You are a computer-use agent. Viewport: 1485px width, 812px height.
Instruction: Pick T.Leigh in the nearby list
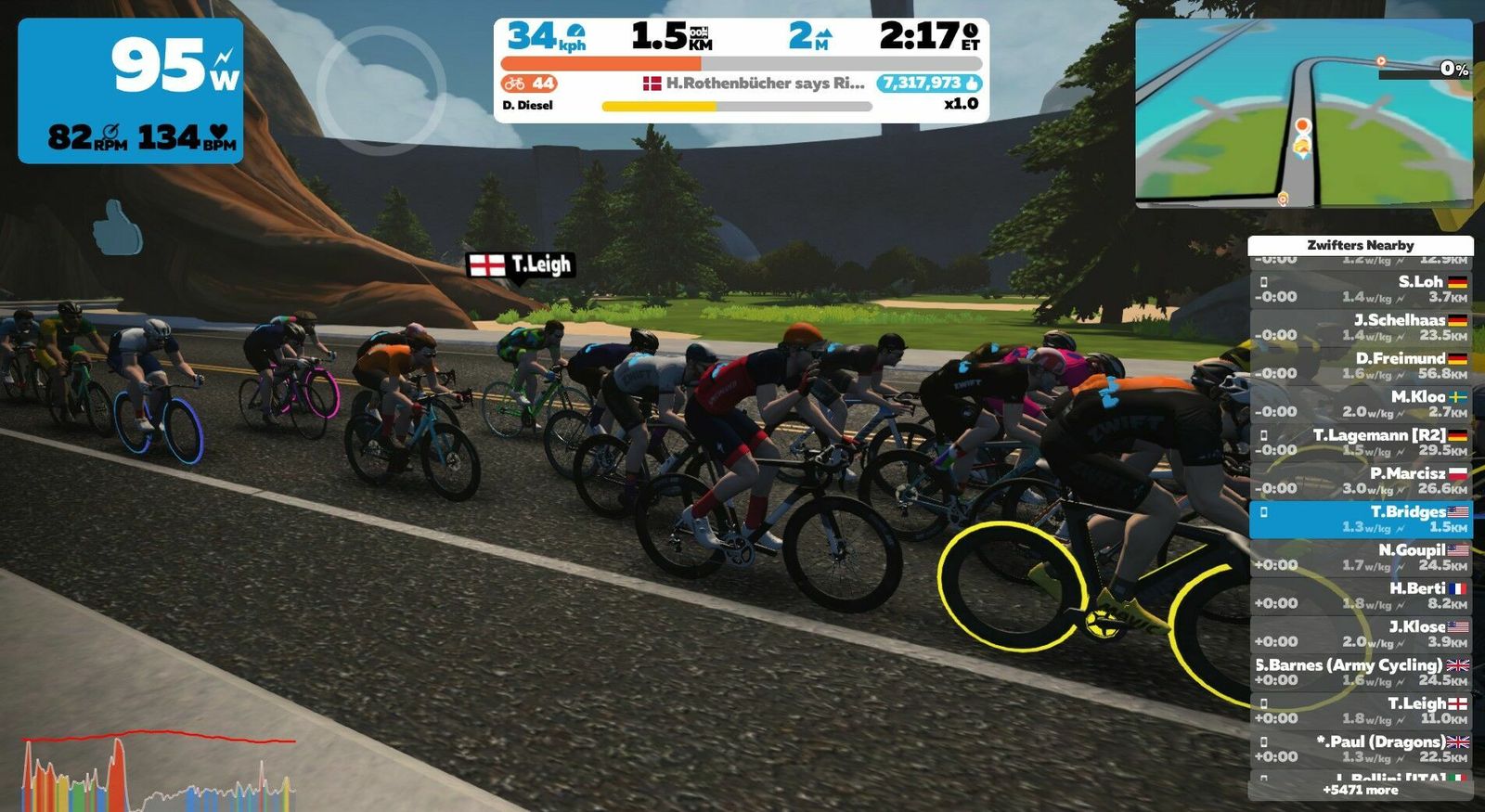pos(1360,711)
